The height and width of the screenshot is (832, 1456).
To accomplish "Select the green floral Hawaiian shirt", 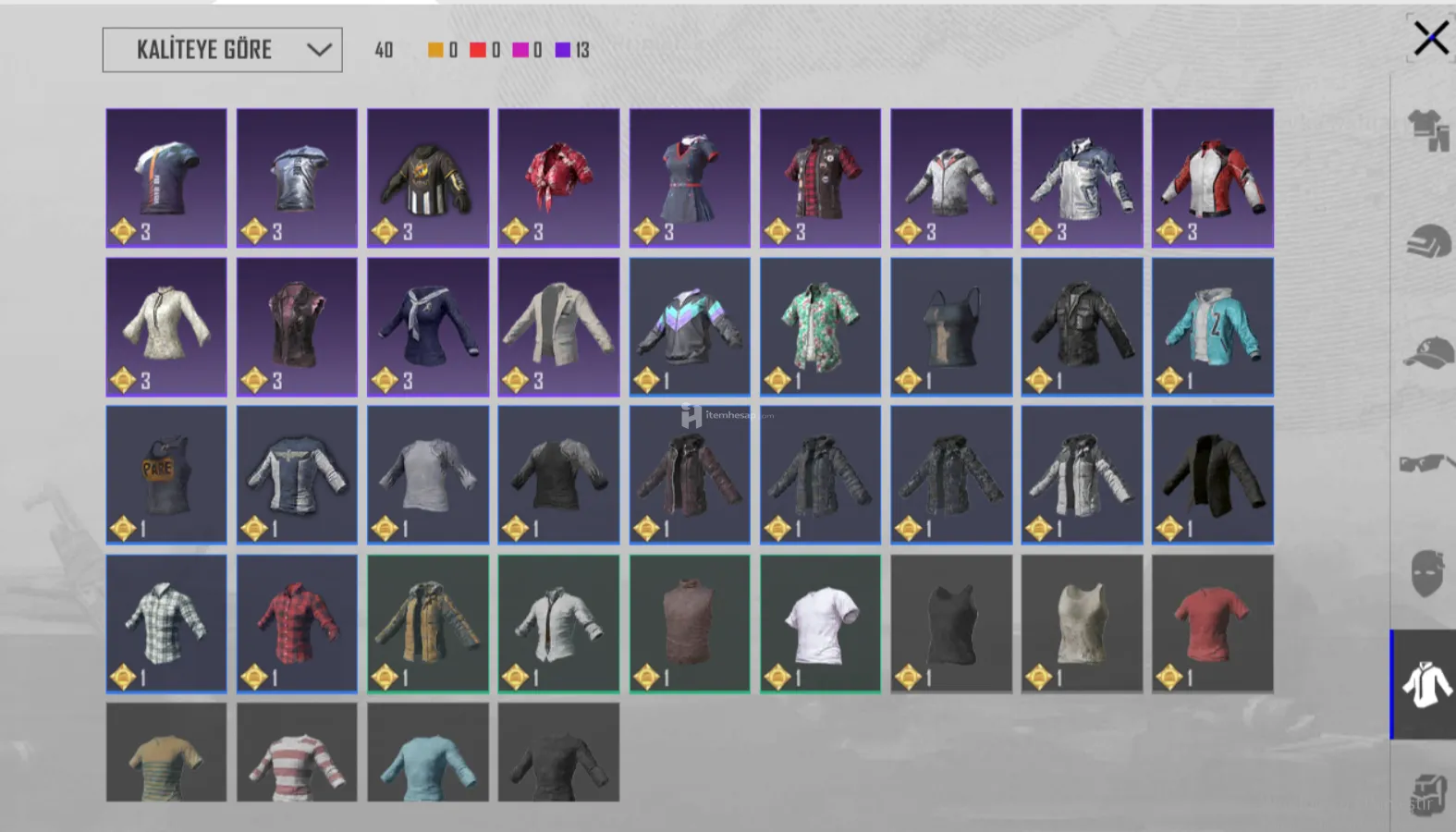I will [820, 326].
